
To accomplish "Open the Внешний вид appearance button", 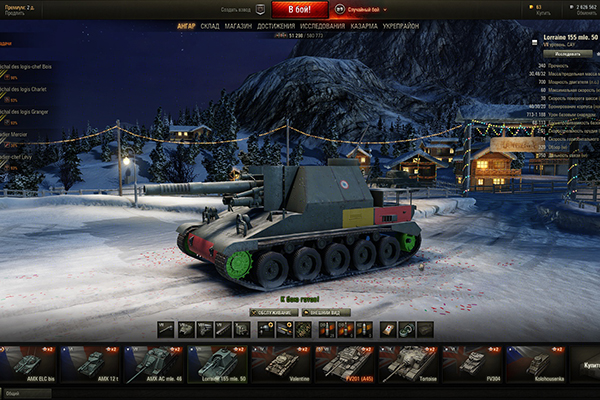I will point(327,312).
